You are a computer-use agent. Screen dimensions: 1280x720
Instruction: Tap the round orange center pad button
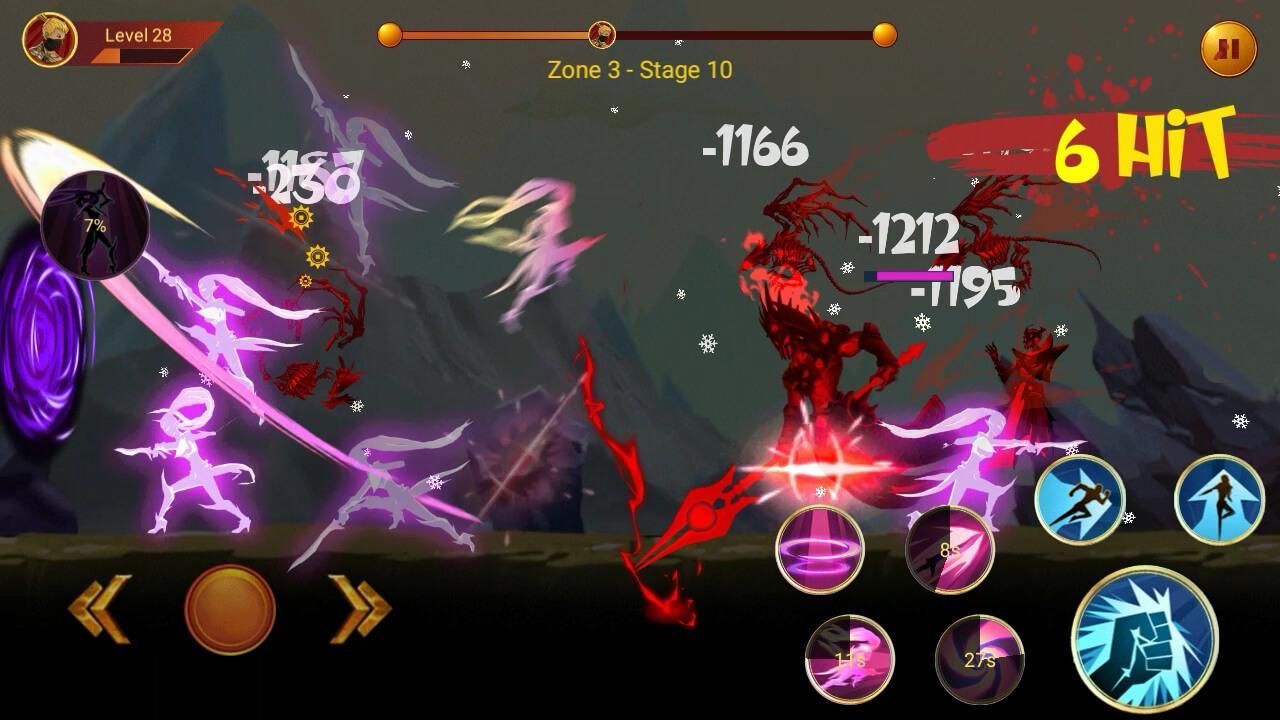tap(230, 610)
